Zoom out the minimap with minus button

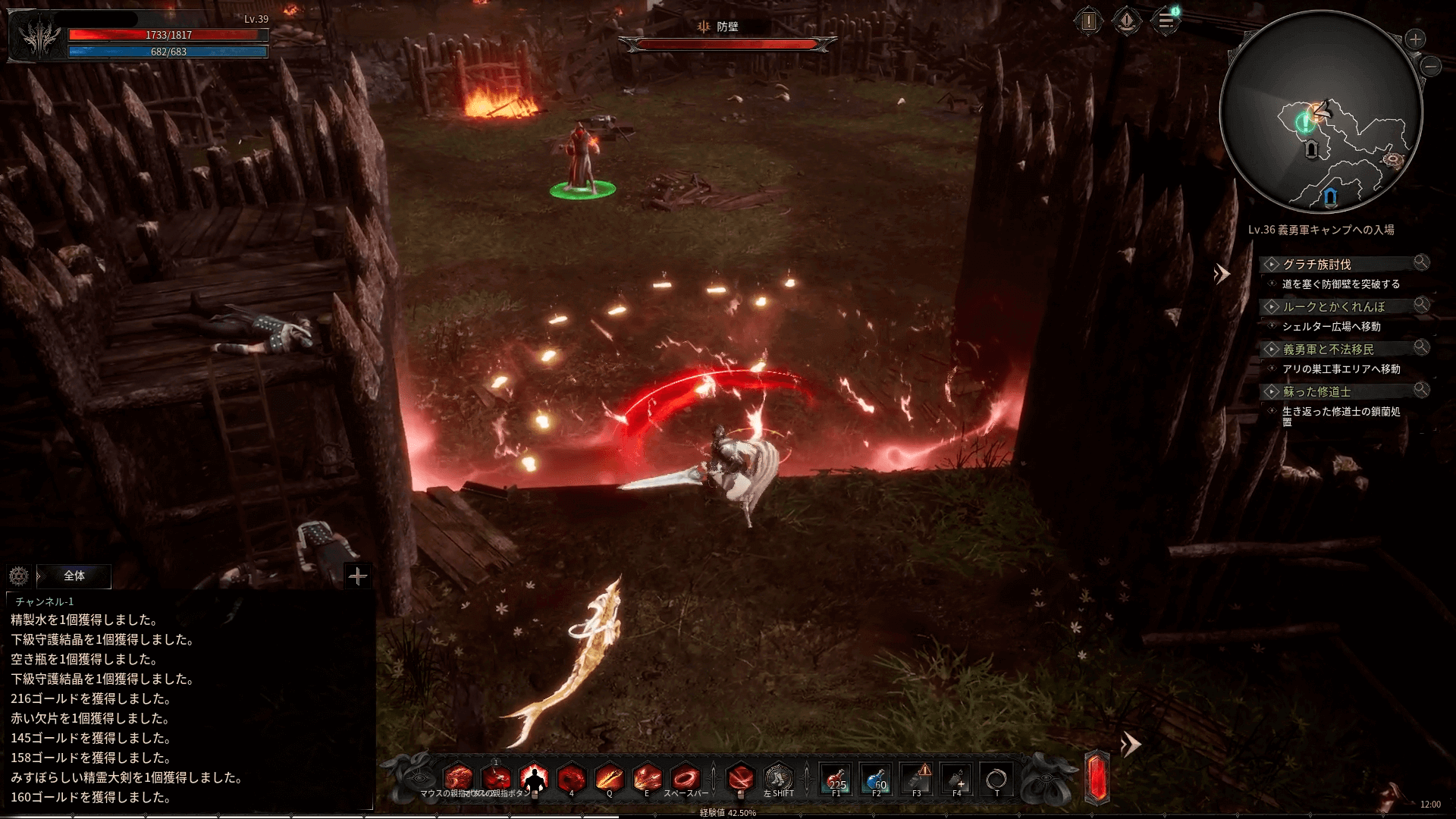tap(1431, 67)
